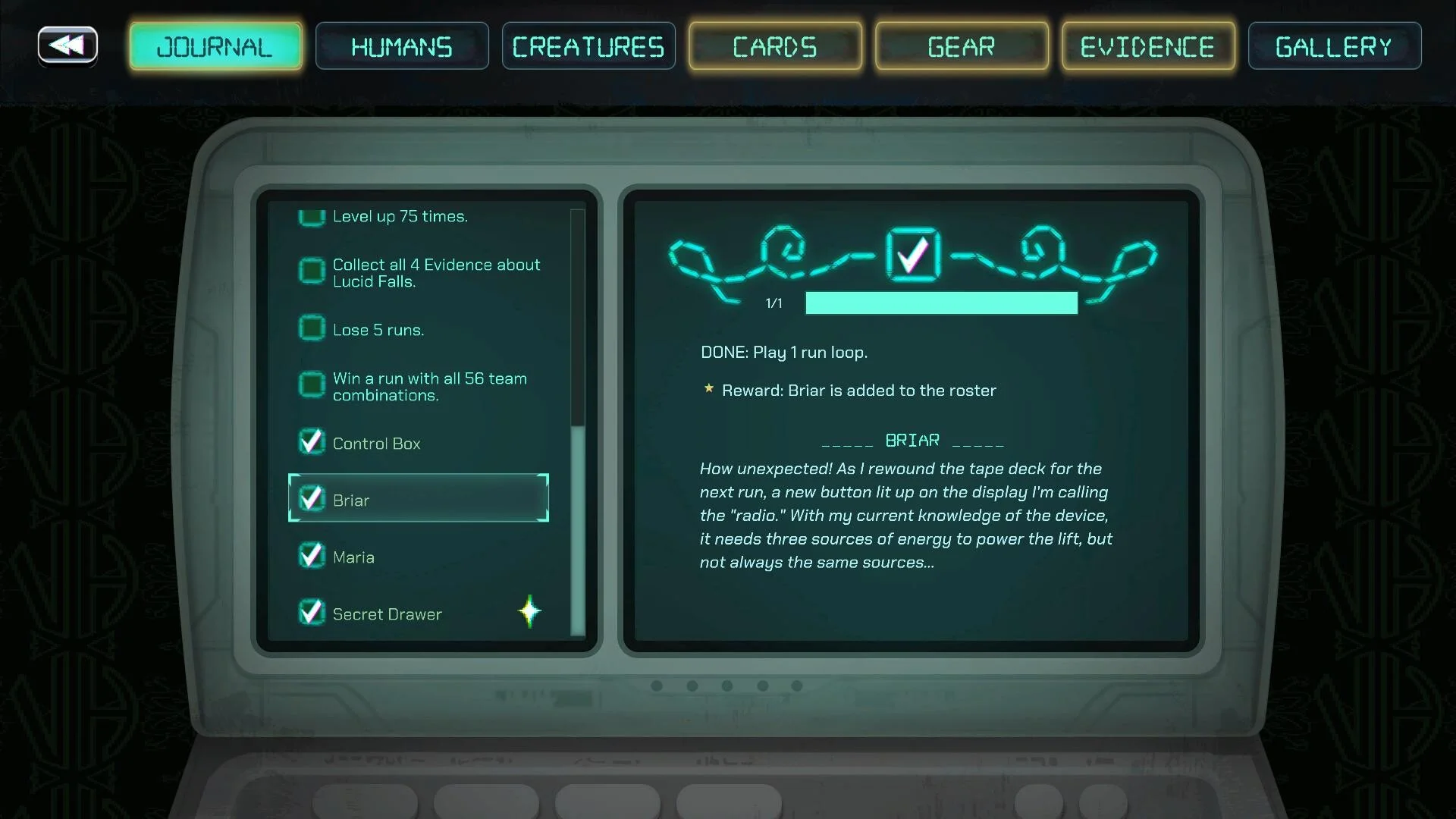The height and width of the screenshot is (819, 1456).
Task: Switch to the Journal tab
Action: coord(215,46)
